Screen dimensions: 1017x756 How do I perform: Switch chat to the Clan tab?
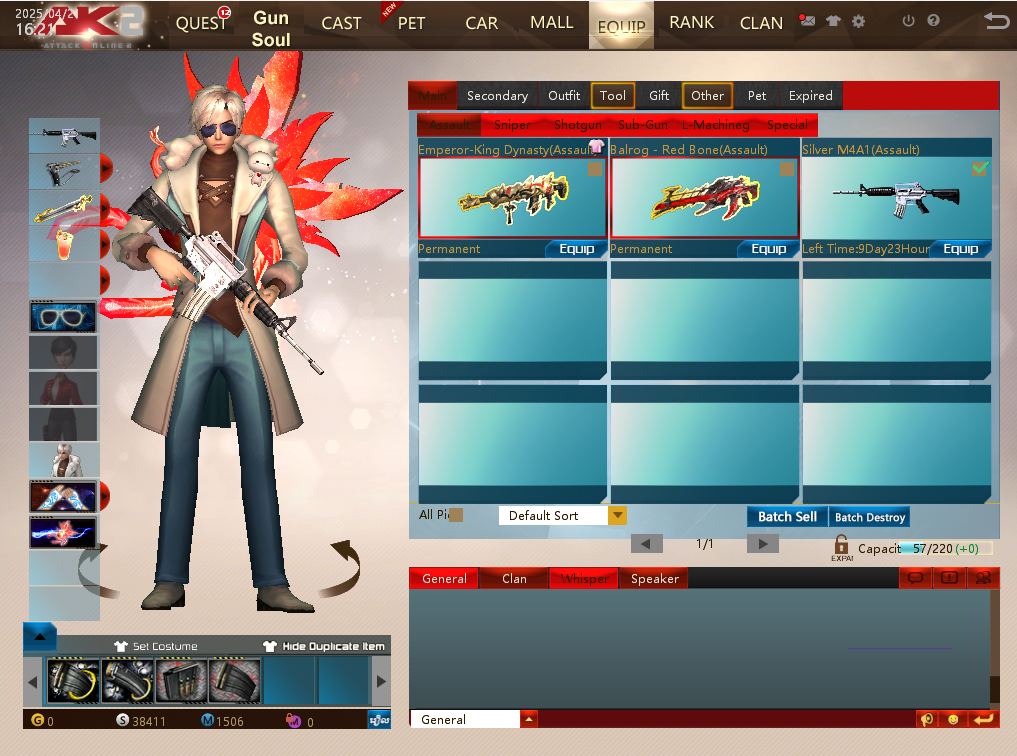[x=514, y=579]
